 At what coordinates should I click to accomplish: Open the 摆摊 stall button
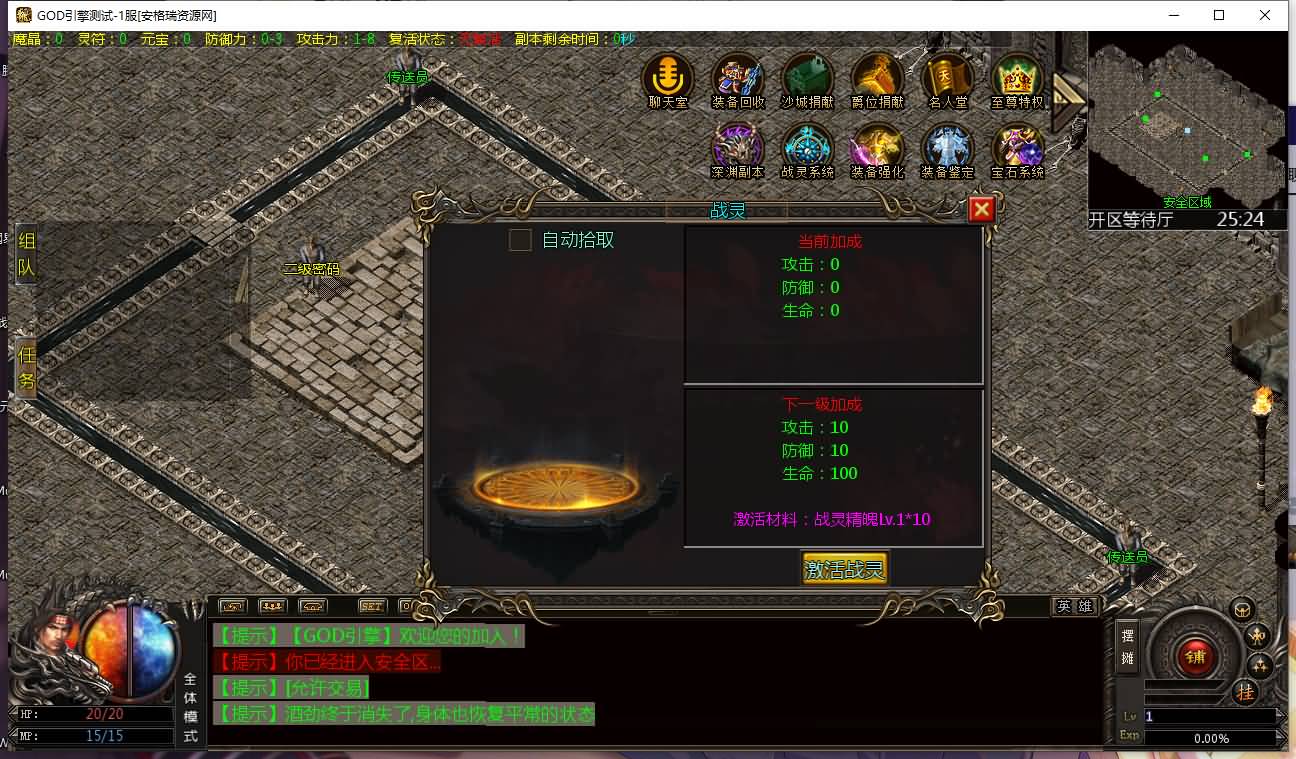click(1128, 646)
